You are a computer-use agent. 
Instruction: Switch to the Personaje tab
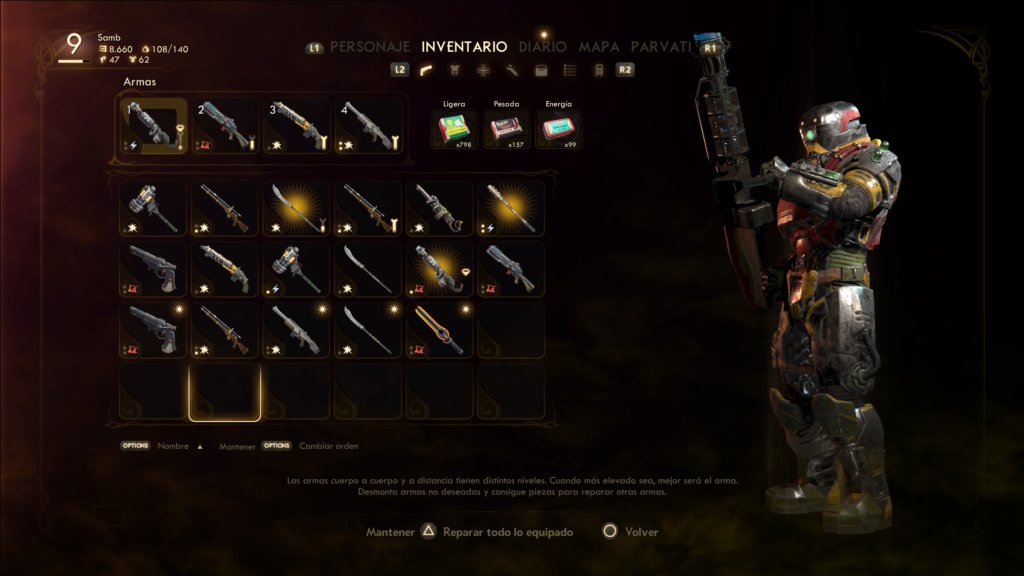click(370, 46)
